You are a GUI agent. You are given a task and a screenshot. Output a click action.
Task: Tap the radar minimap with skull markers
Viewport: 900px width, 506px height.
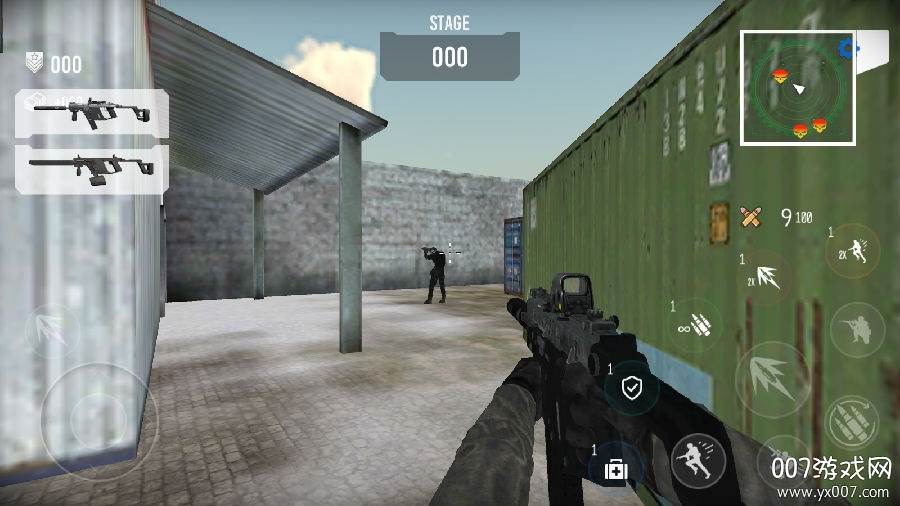(798, 87)
